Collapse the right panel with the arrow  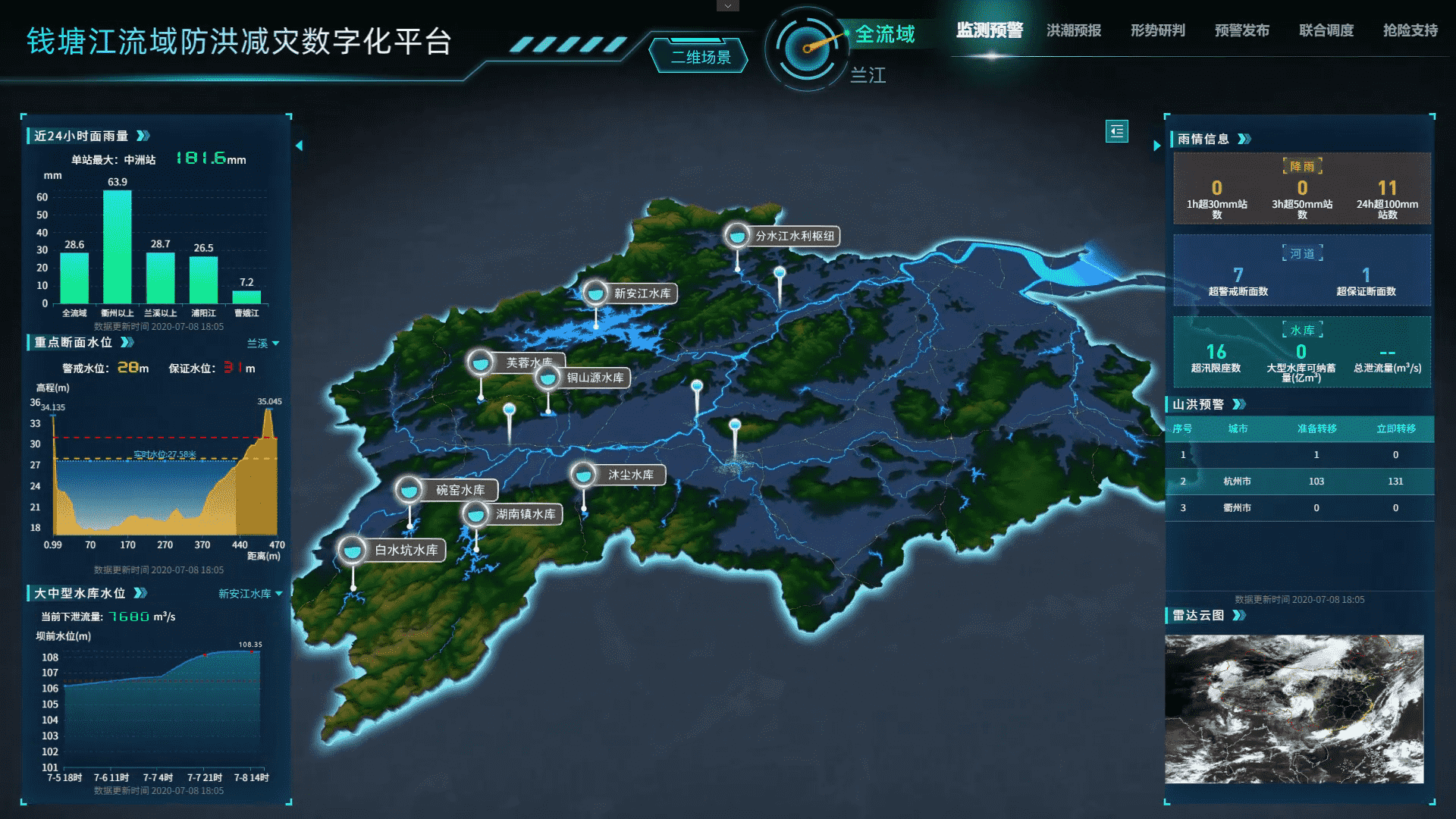click(1156, 146)
